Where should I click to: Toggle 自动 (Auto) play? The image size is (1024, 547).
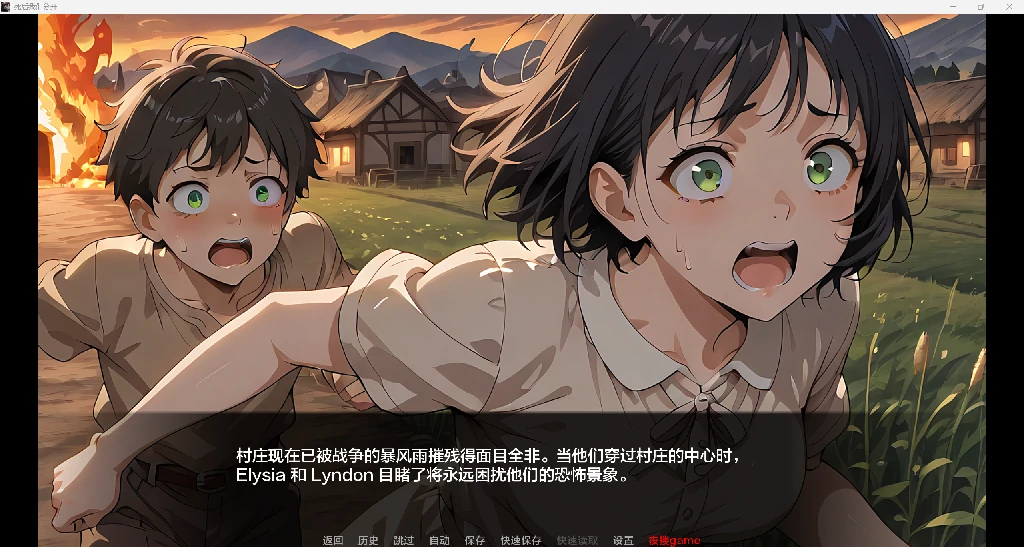click(439, 540)
